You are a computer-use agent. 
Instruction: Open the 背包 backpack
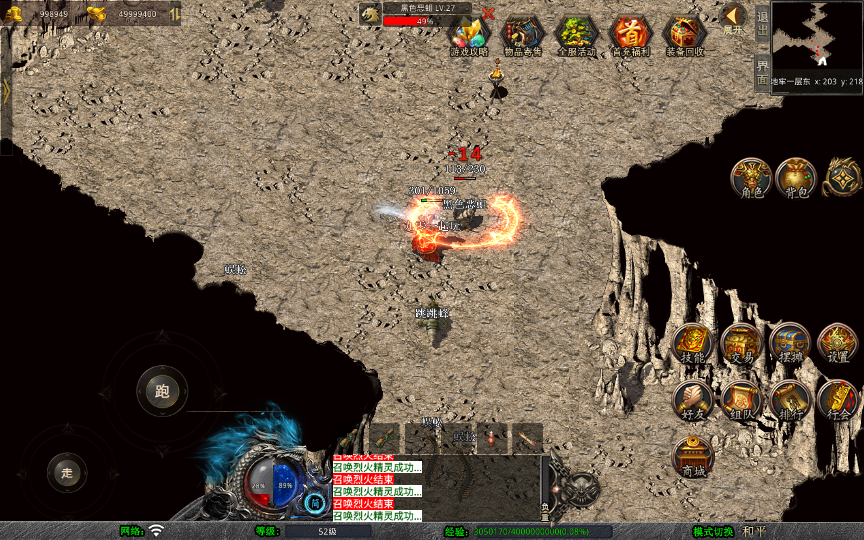pyautogui.click(x=795, y=177)
